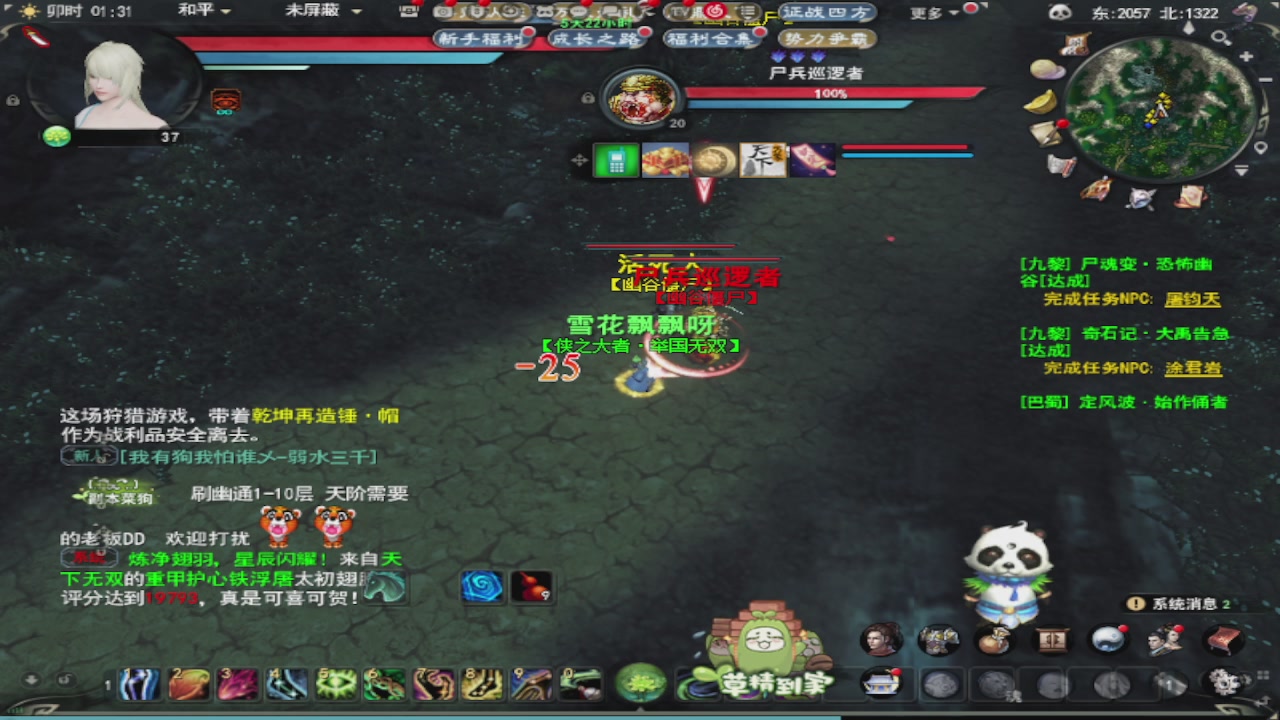Viewport: 1280px width, 720px height.
Task: Open the settings gear icon at bottom right
Action: tap(1227, 681)
